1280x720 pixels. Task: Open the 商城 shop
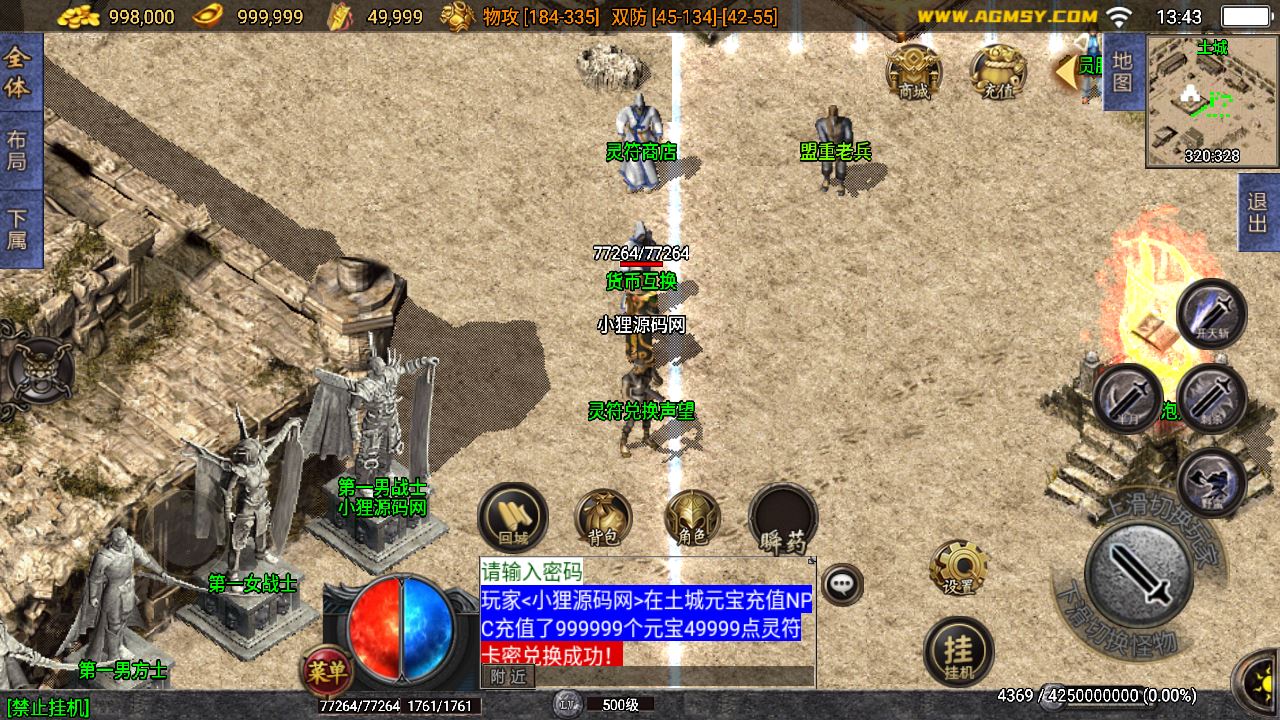914,72
